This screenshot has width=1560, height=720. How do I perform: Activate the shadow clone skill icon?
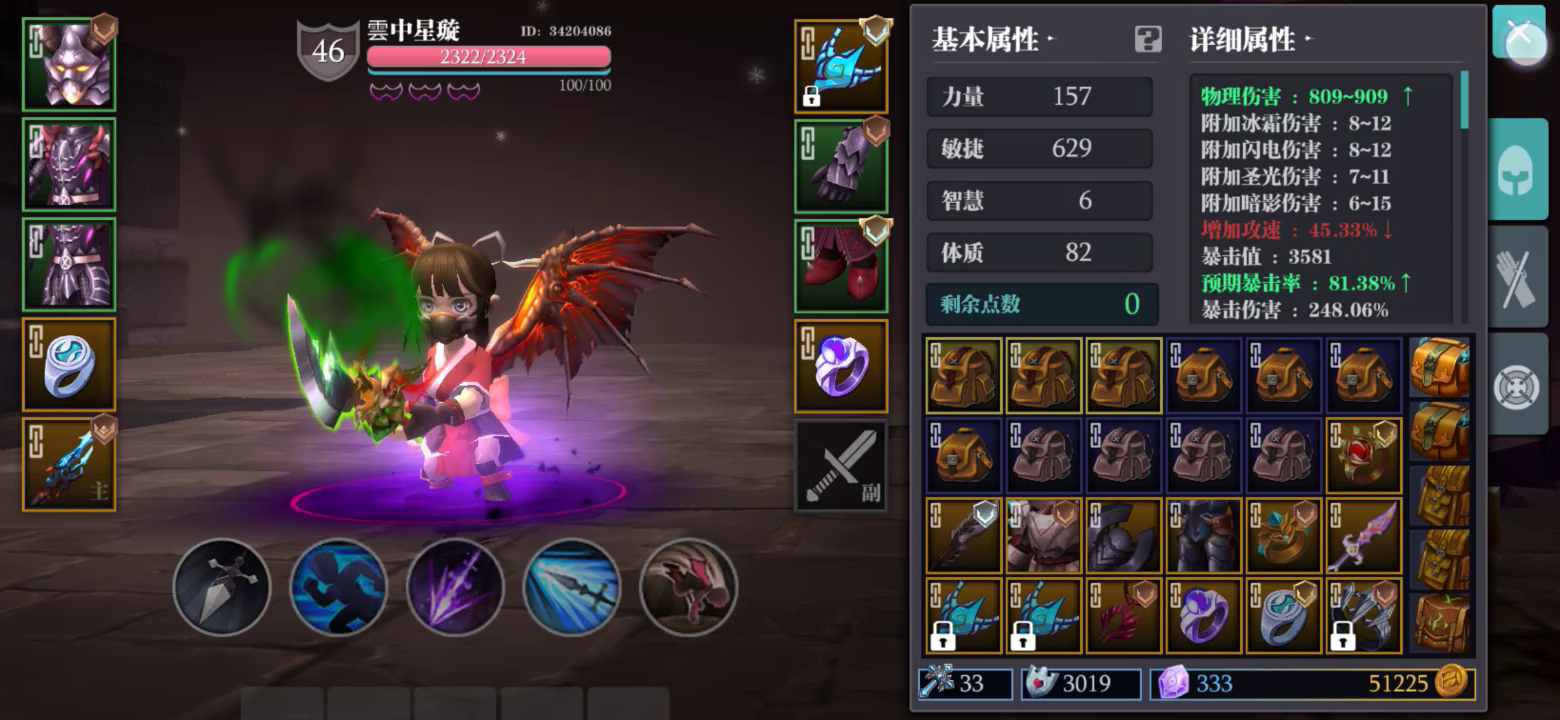340,587
